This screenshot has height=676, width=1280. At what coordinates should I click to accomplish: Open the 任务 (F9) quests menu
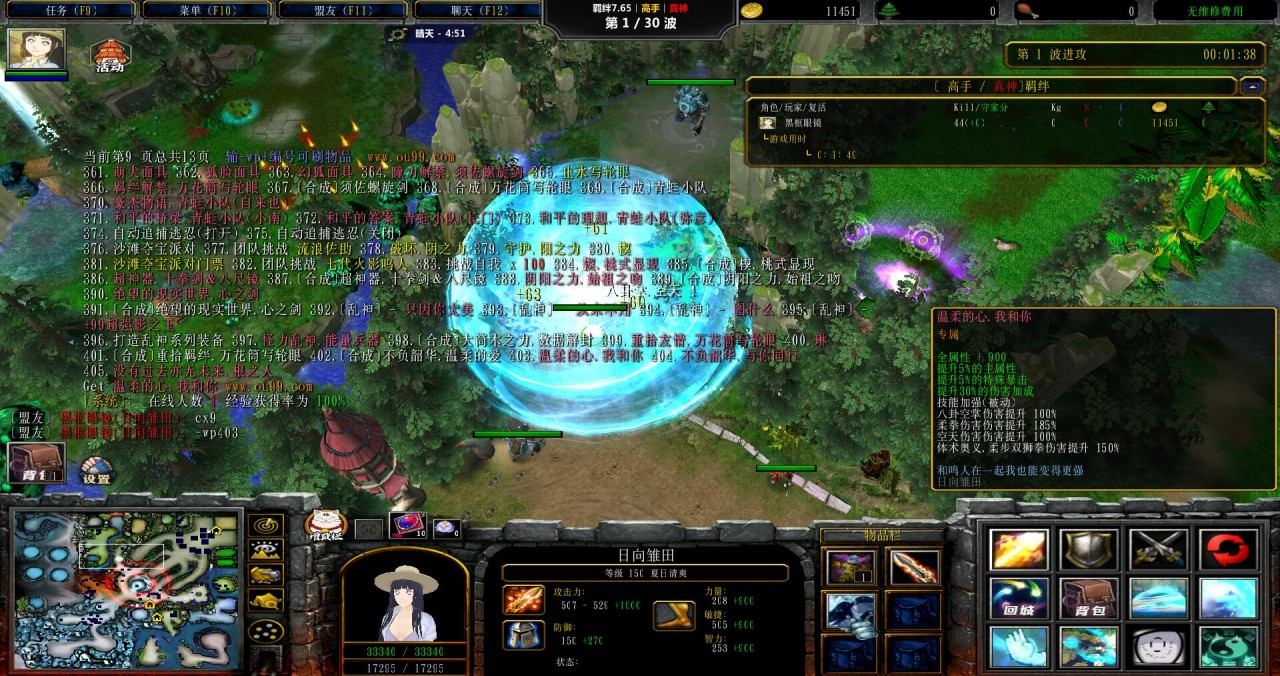(70, 10)
